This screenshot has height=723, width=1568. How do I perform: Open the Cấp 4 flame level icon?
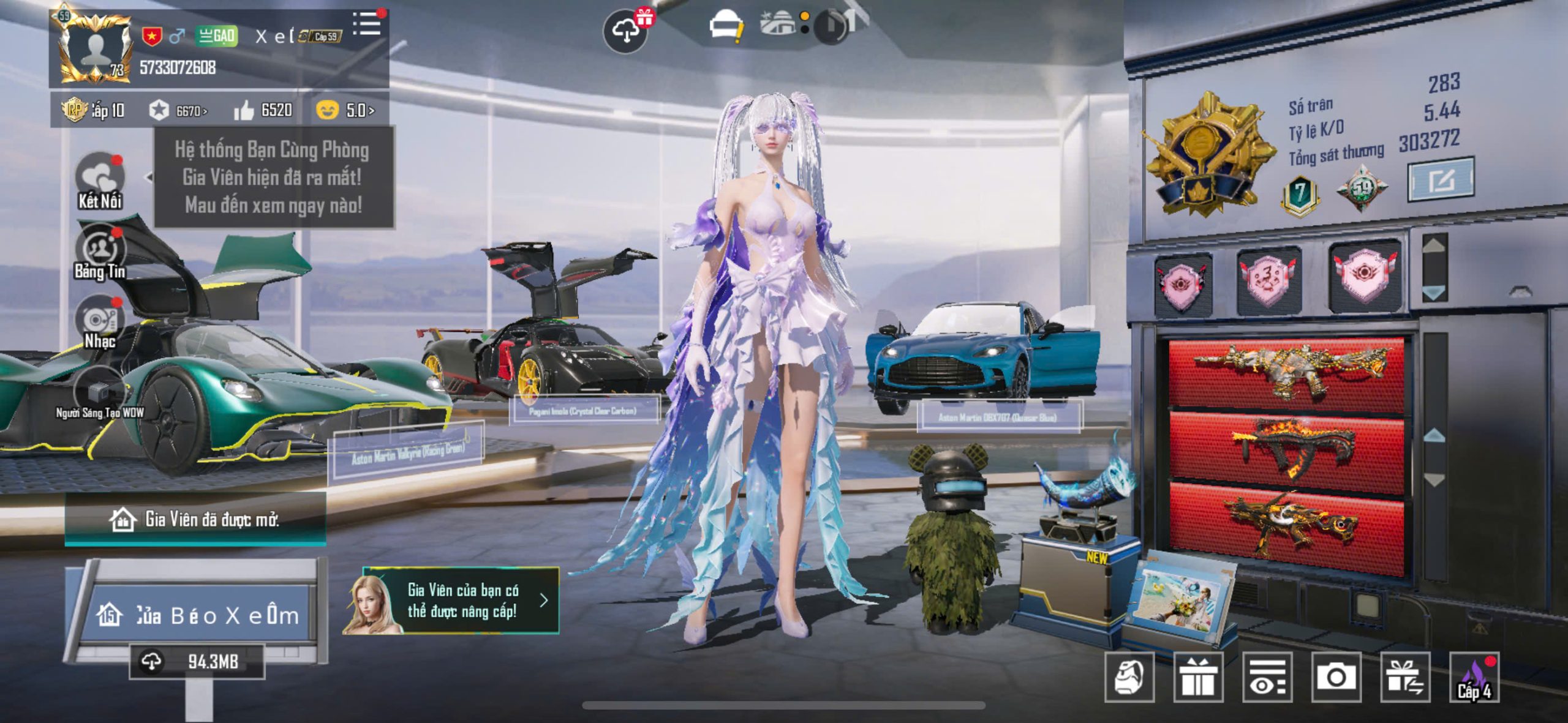[1474, 677]
